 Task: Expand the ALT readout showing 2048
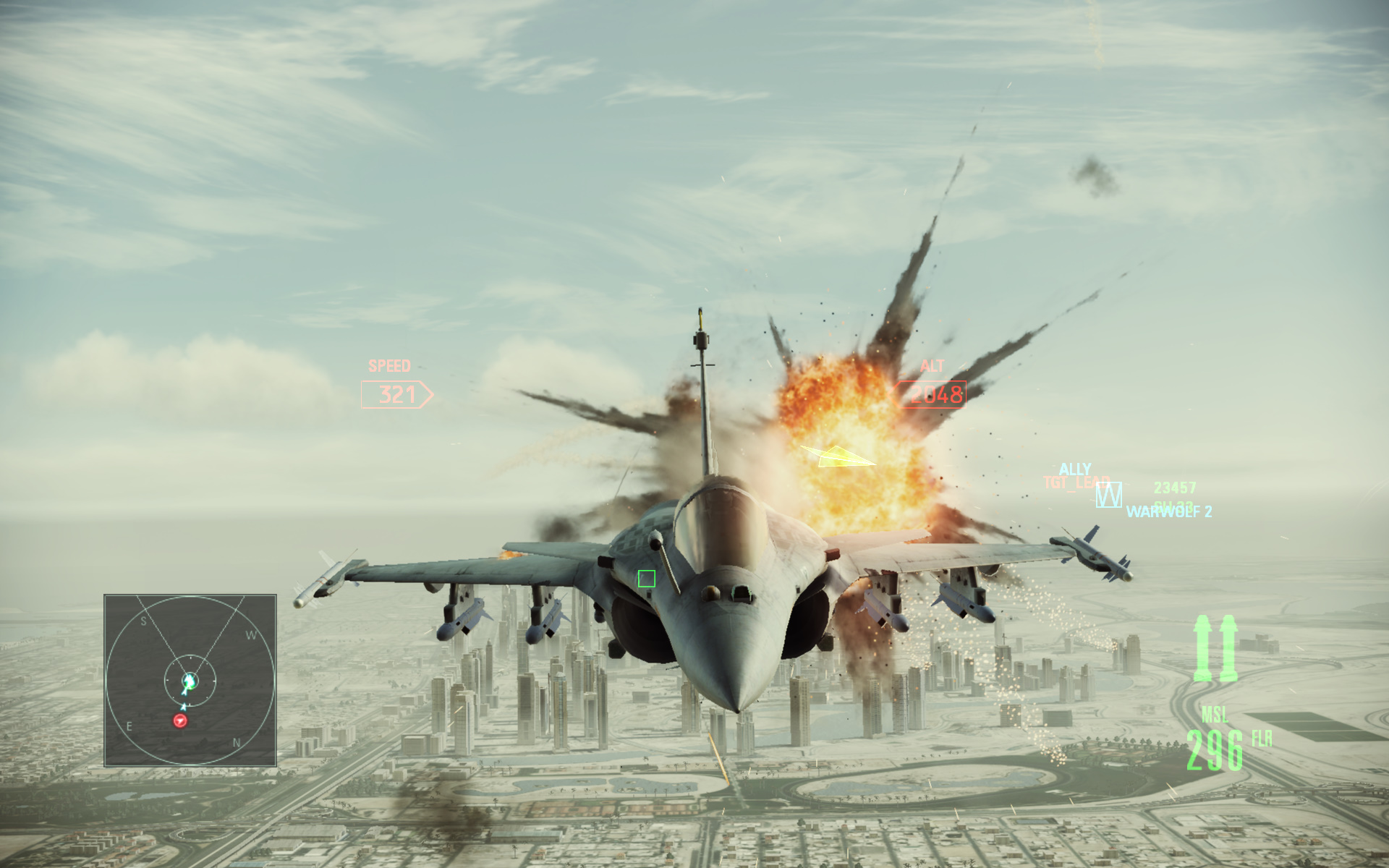(x=937, y=396)
